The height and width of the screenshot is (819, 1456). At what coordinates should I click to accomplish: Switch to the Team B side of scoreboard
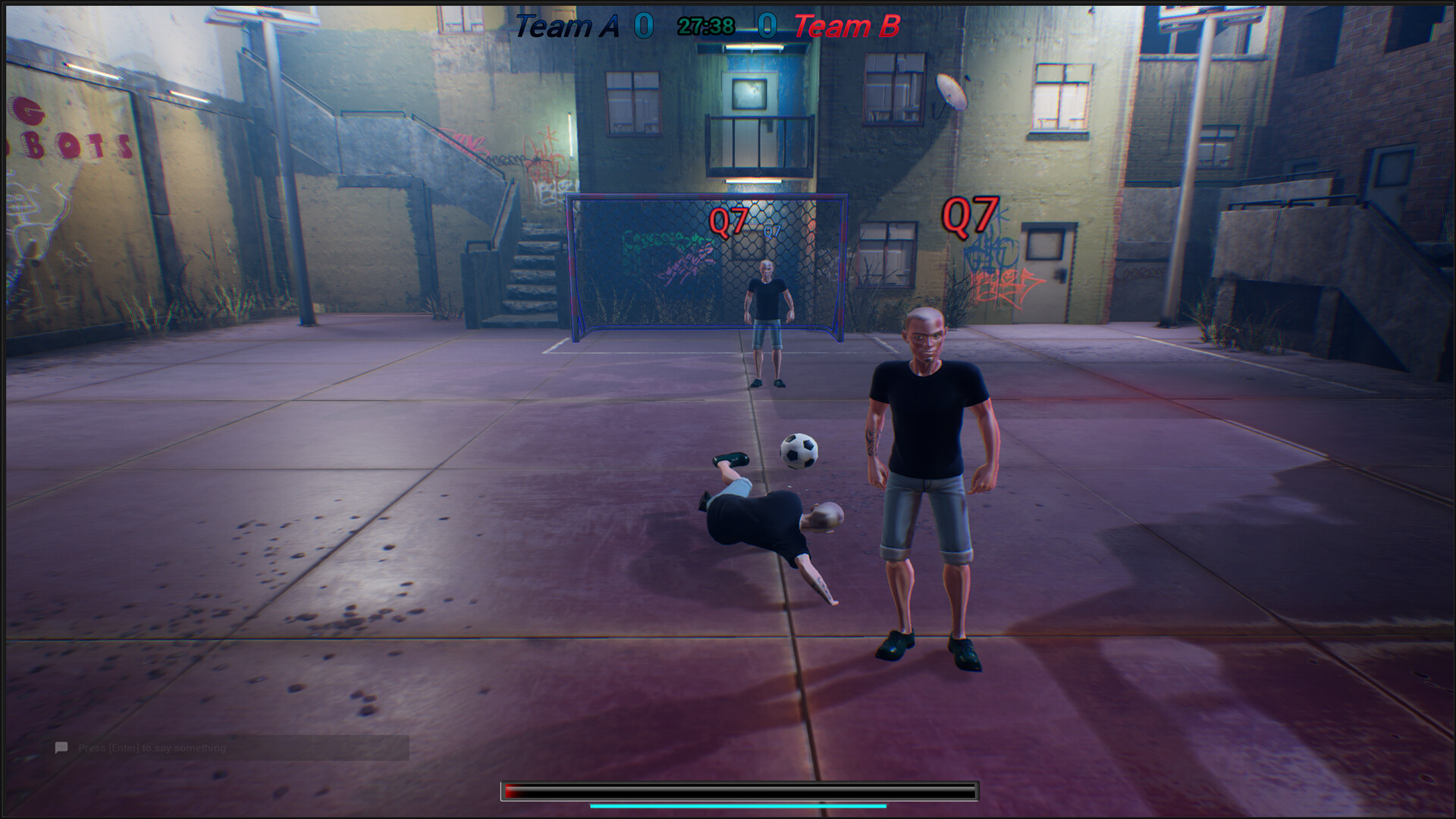click(836, 24)
